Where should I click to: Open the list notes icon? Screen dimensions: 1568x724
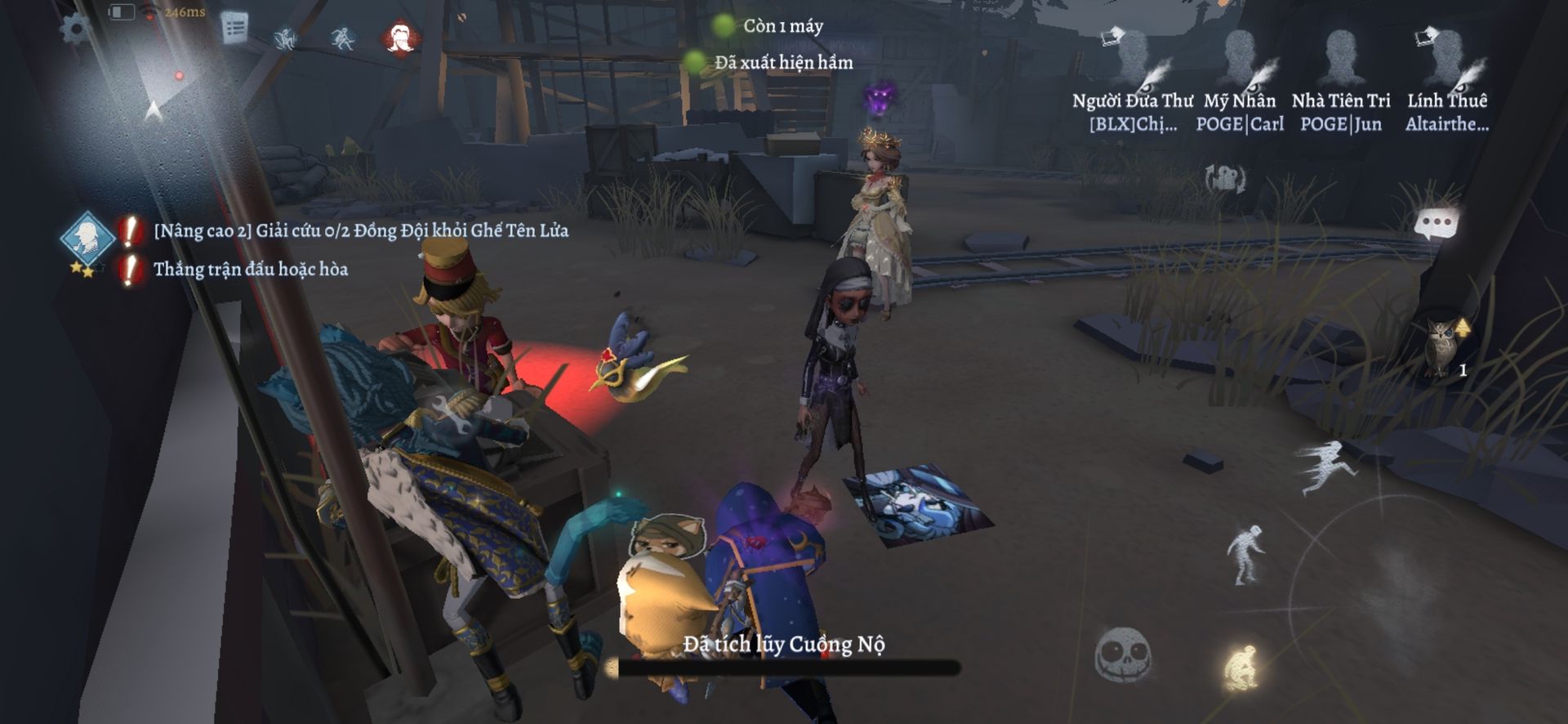(x=235, y=29)
